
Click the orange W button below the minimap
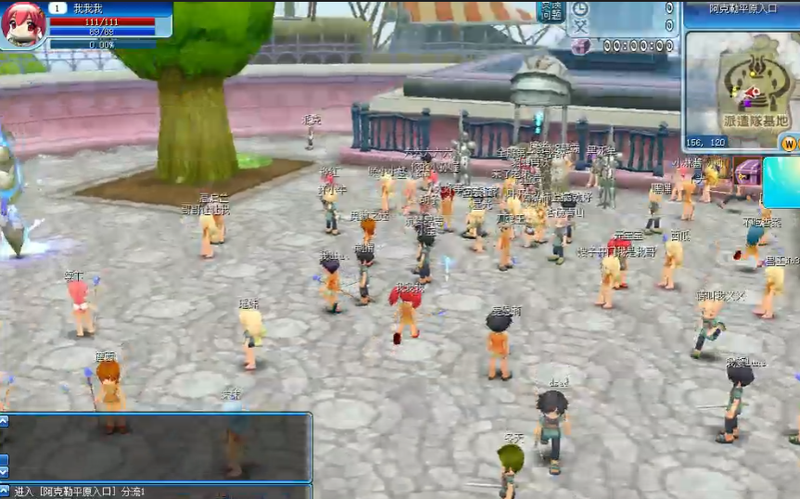coord(789,143)
